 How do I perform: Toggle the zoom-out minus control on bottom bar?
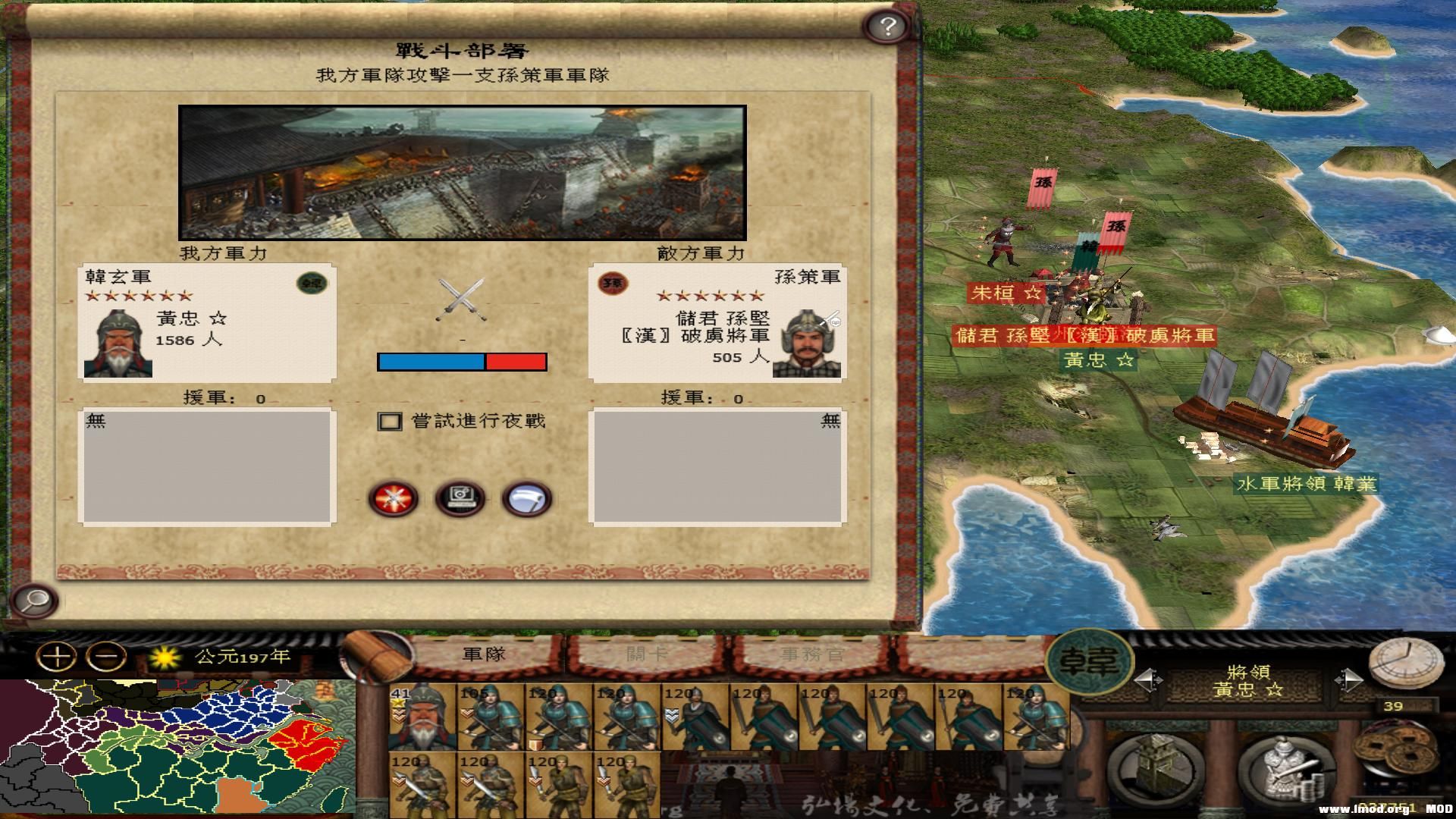[104, 657]
